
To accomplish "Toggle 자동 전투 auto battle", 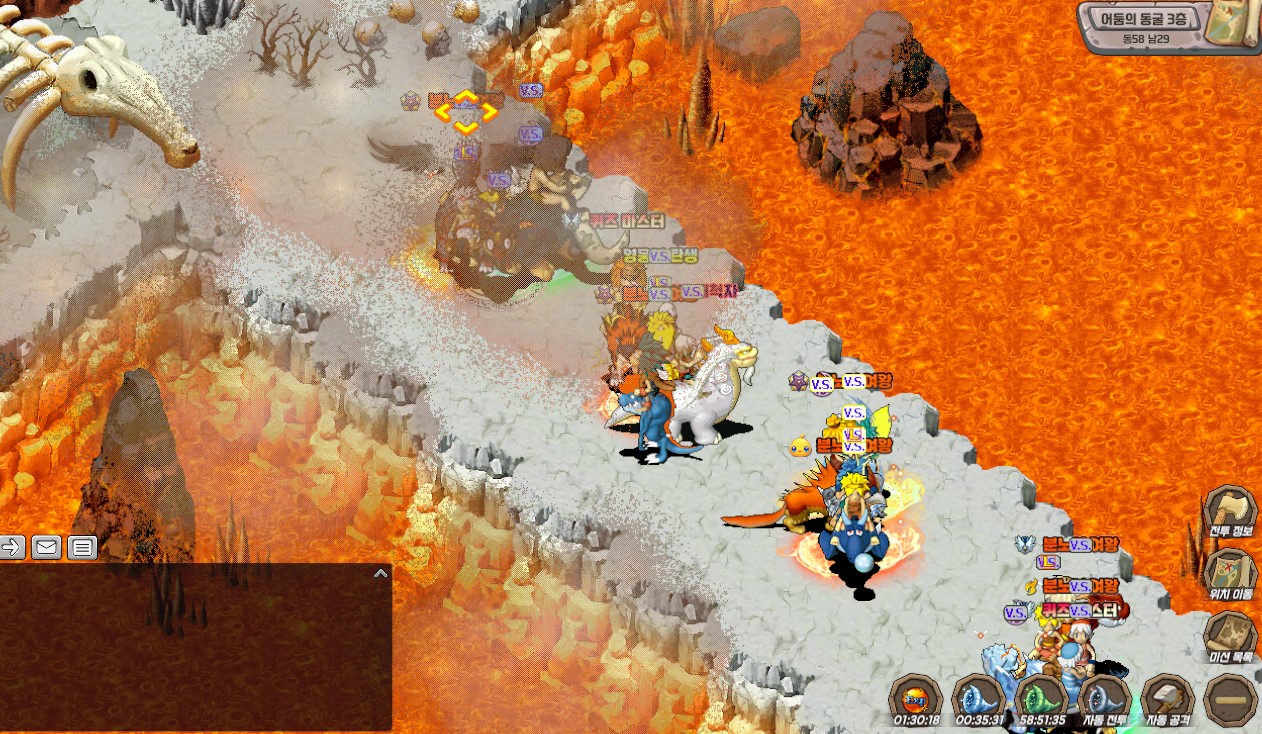I will (x=1104, y=698).
